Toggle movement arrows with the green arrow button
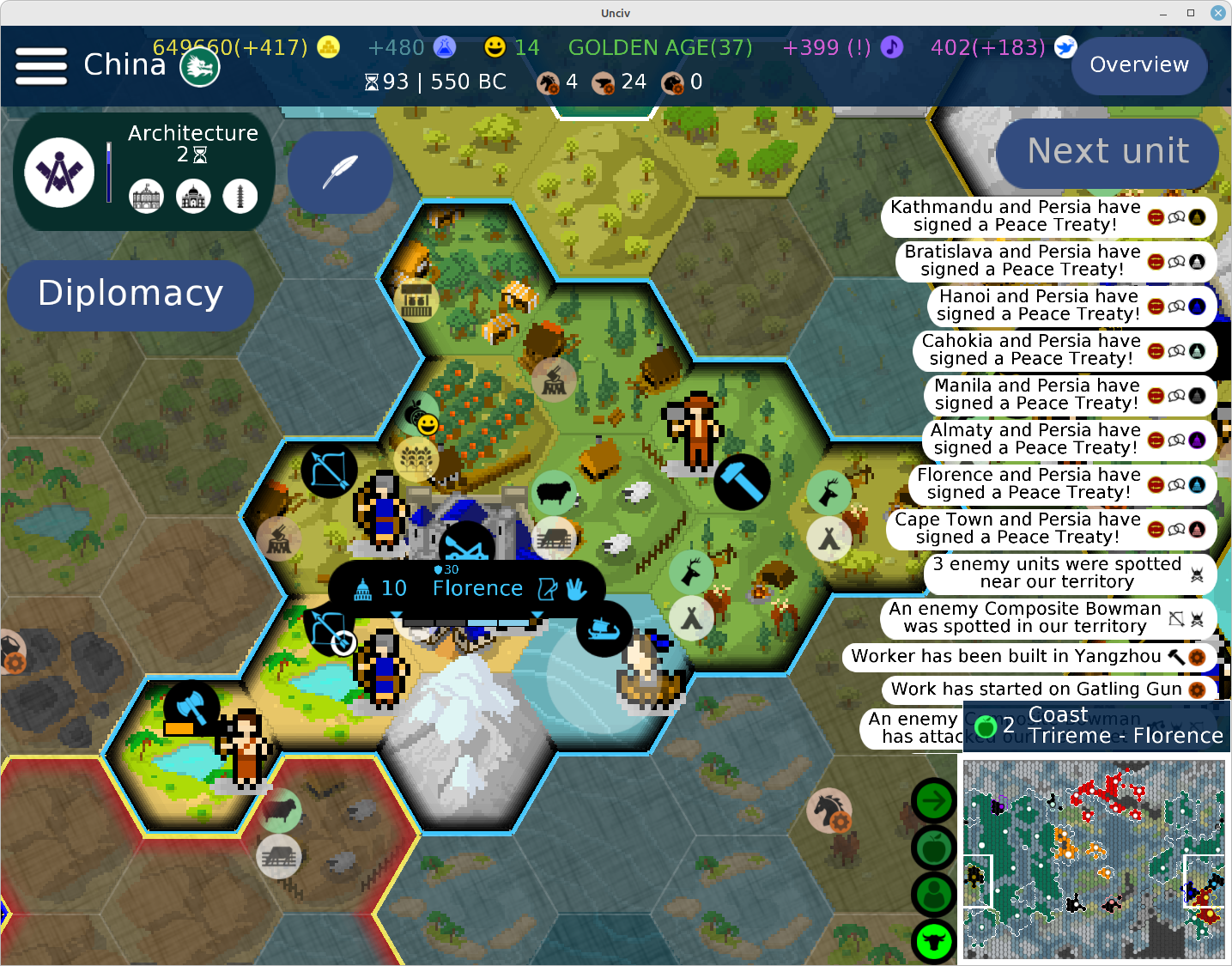 tap(933, 800)
